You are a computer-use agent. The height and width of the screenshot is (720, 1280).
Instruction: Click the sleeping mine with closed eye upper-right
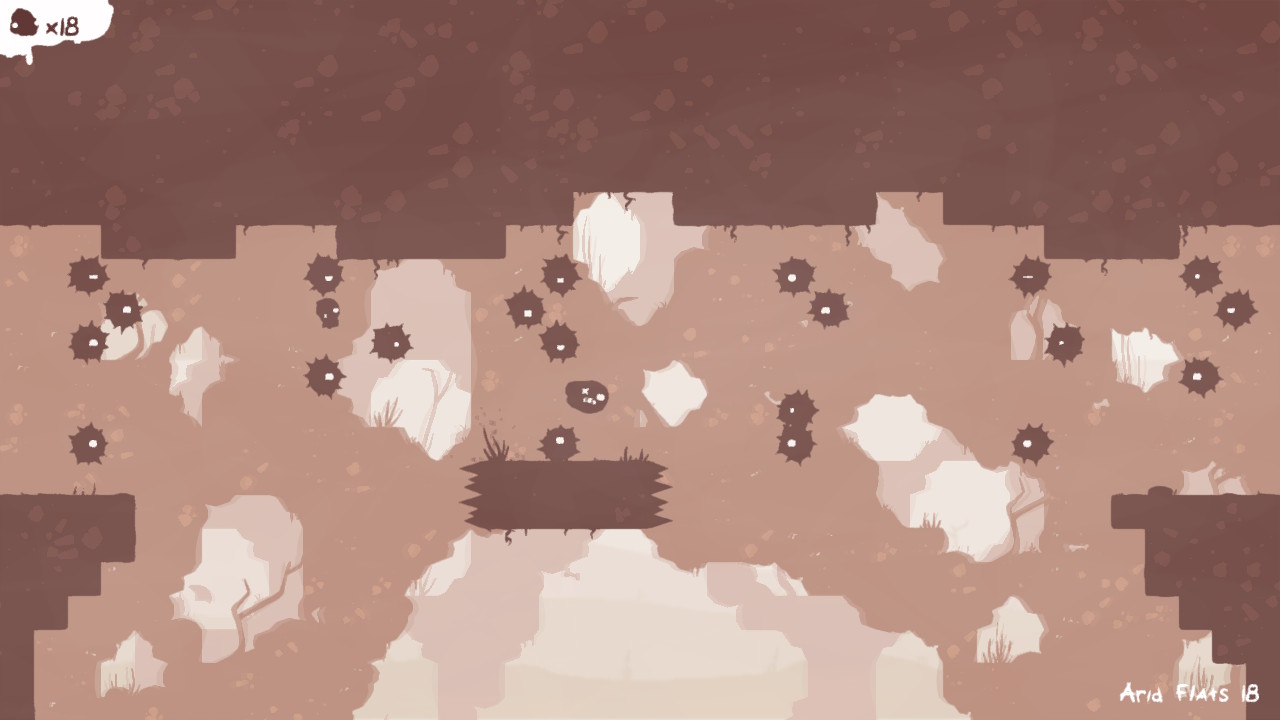[1027, 277]
